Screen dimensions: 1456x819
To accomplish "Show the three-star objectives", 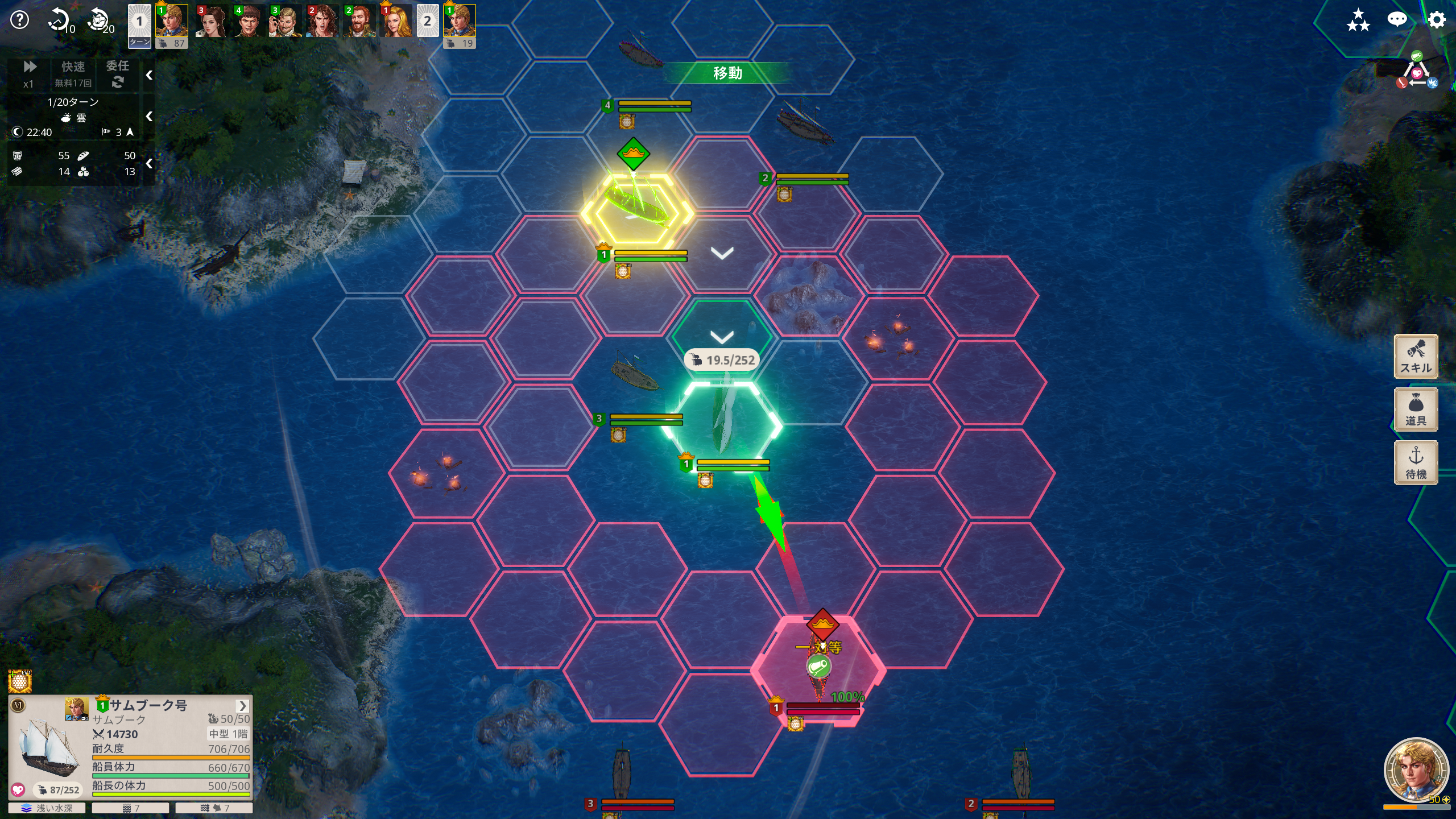I will (1358, 20).
